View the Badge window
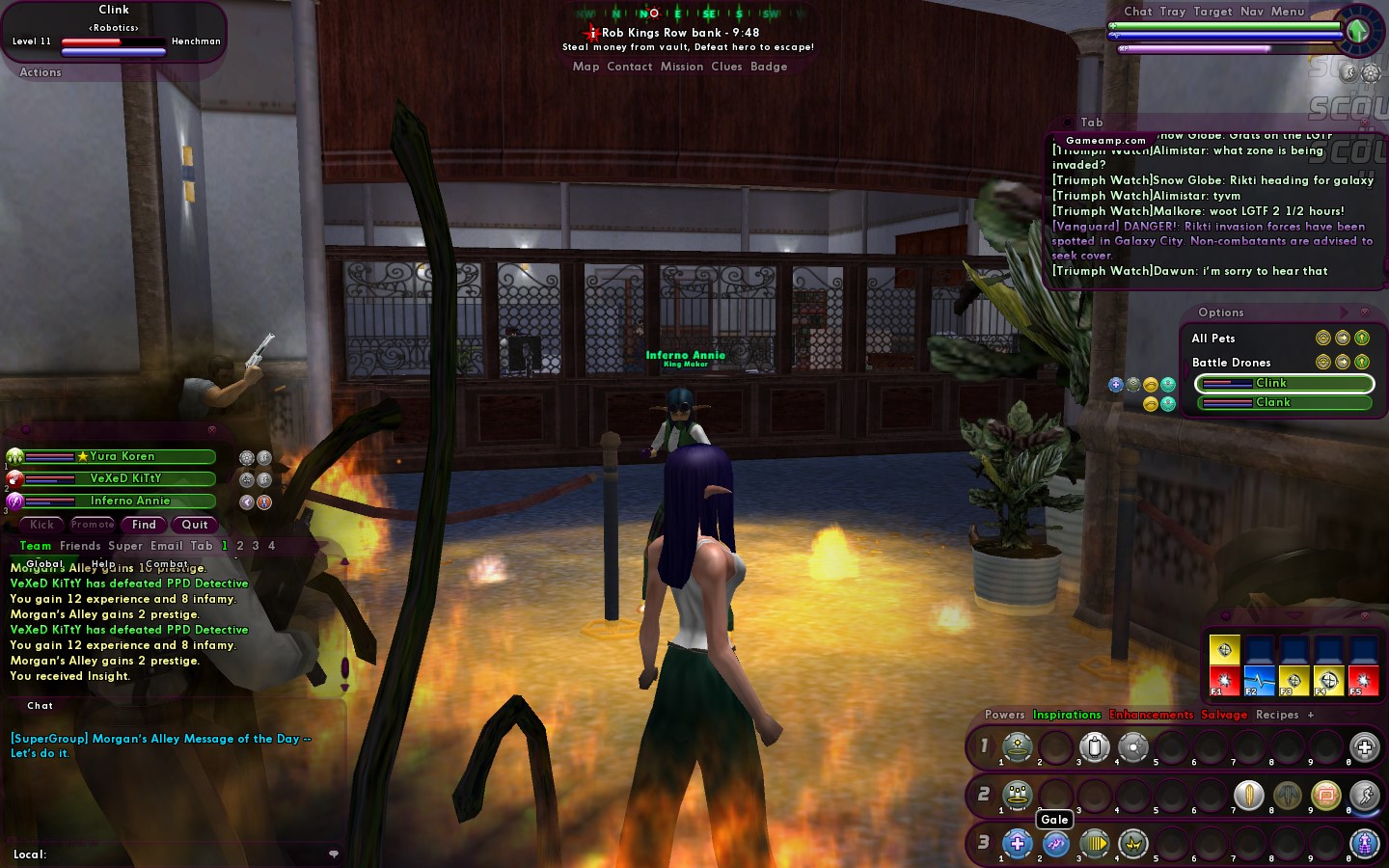Screen dimensions: 1389x868 (x=769, y=67)
